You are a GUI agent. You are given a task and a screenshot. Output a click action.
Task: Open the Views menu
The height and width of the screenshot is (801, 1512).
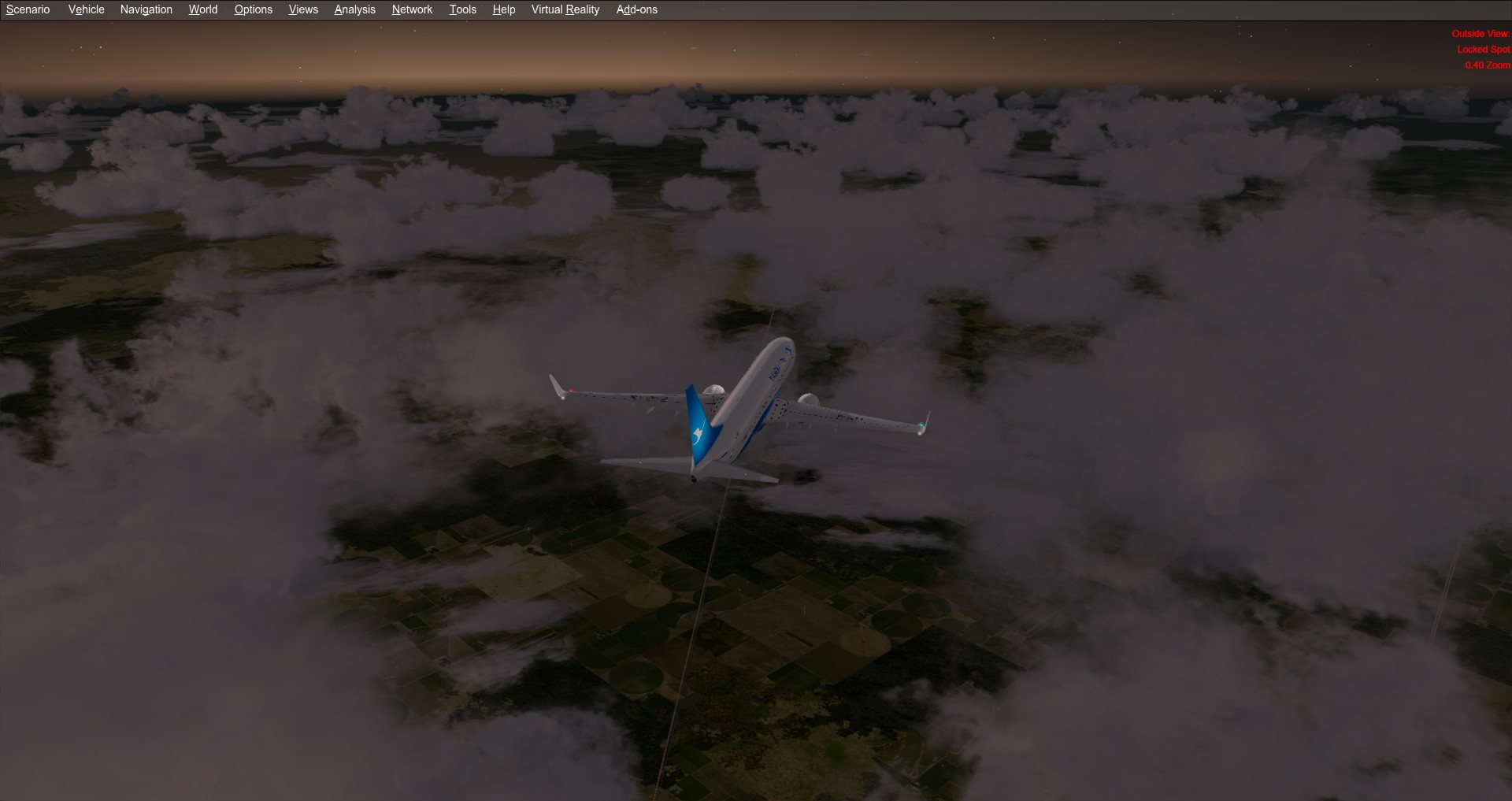(302, 9)
